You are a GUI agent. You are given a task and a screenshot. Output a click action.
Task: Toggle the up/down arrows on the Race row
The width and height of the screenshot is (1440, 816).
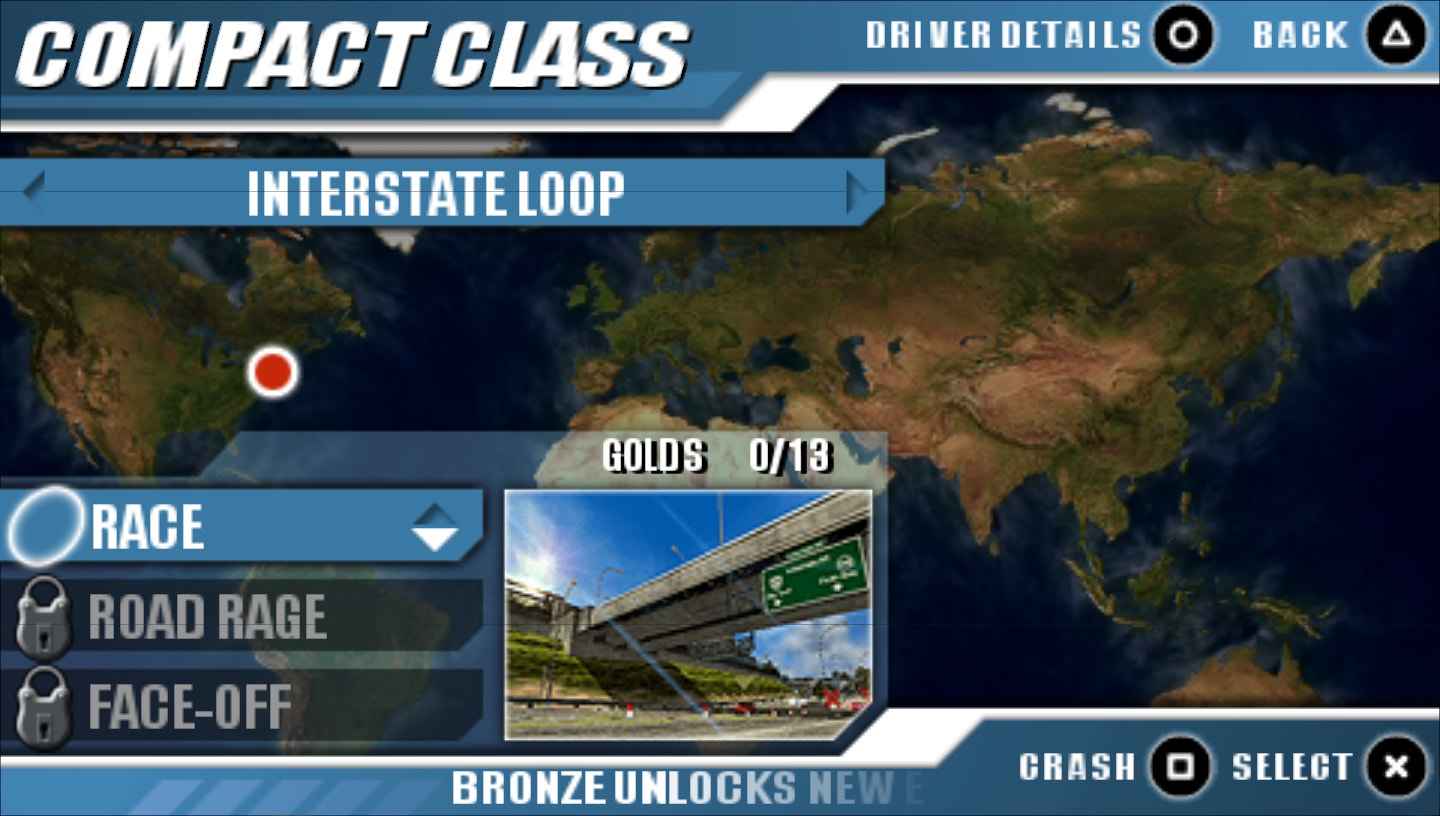(x=435, y=527)
